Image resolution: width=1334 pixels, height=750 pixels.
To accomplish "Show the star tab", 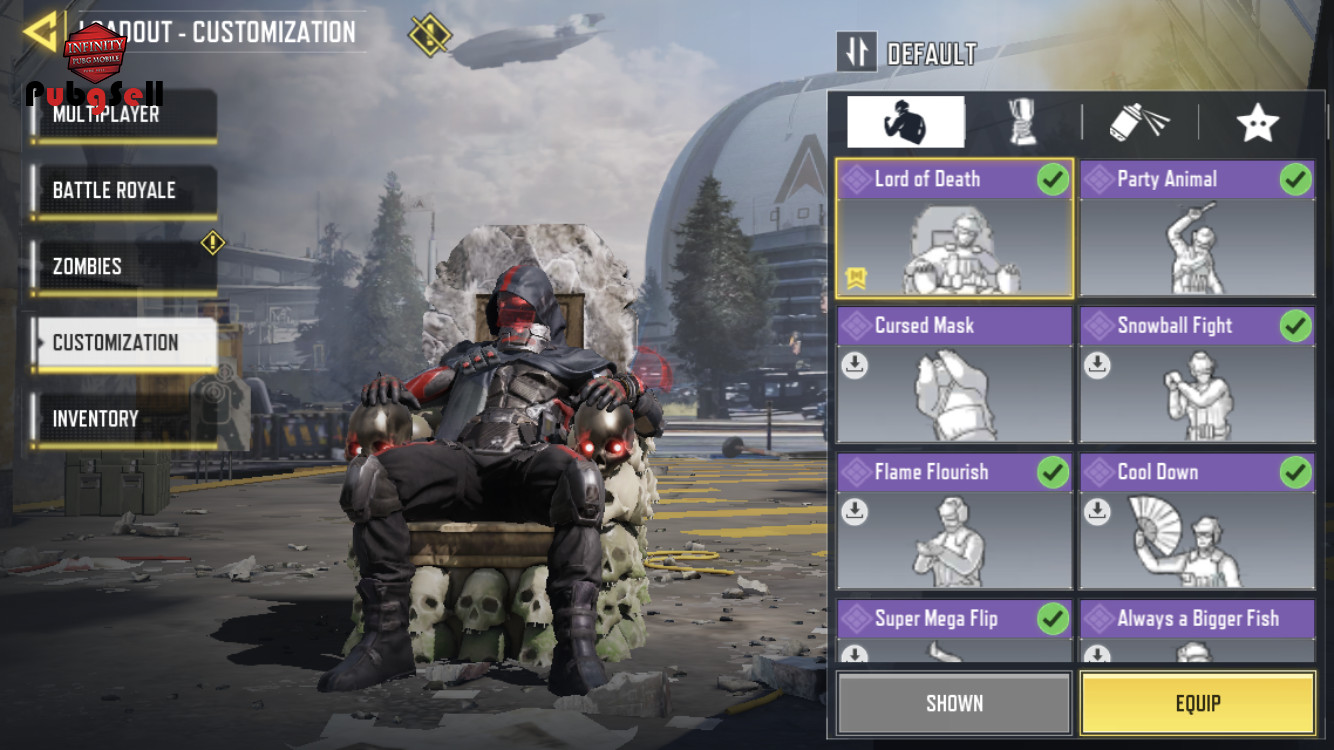I will pyautogui.click(x=1257, y=123).
